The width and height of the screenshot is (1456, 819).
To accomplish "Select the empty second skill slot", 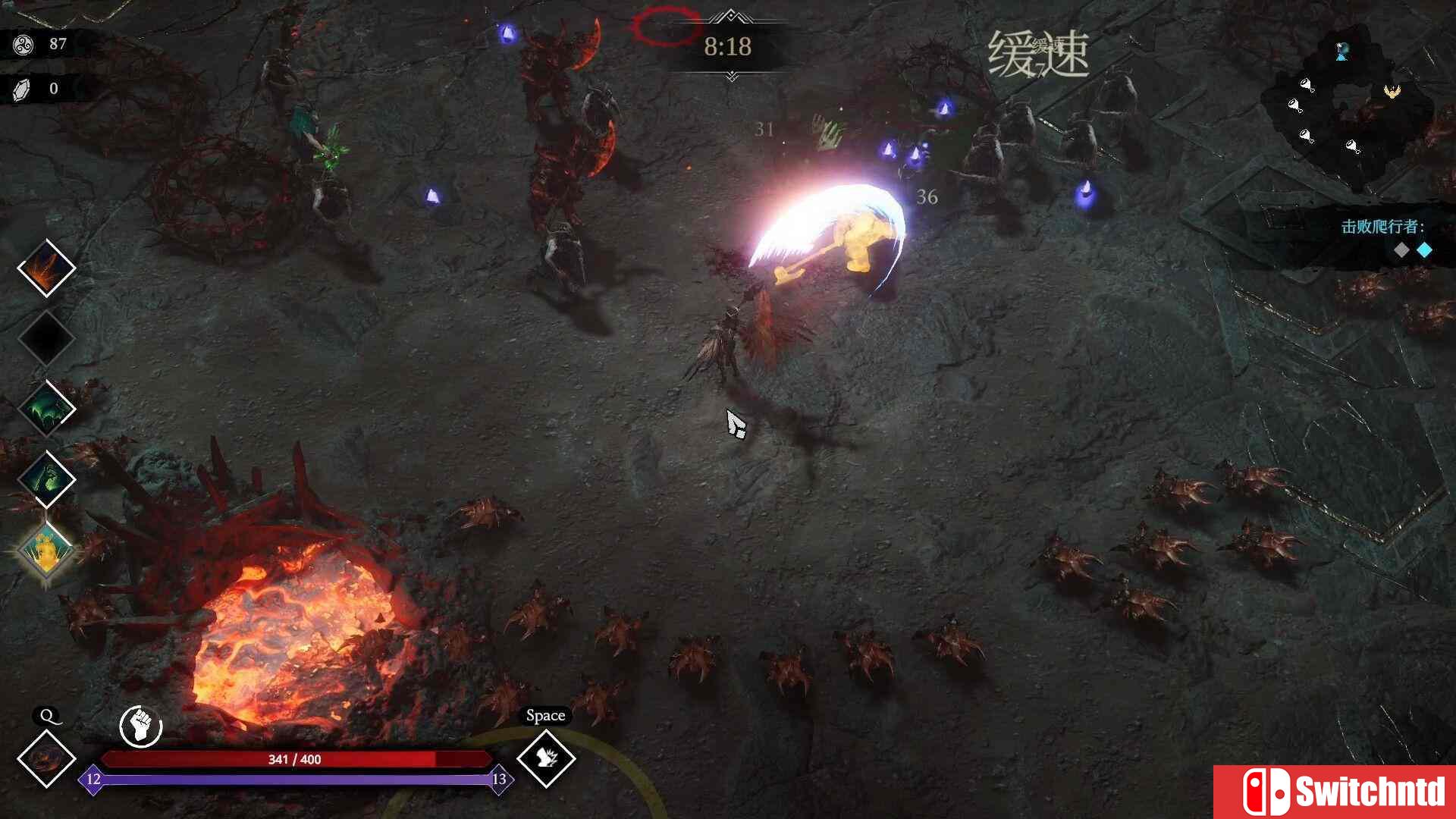I will click(x=47, y=339).
